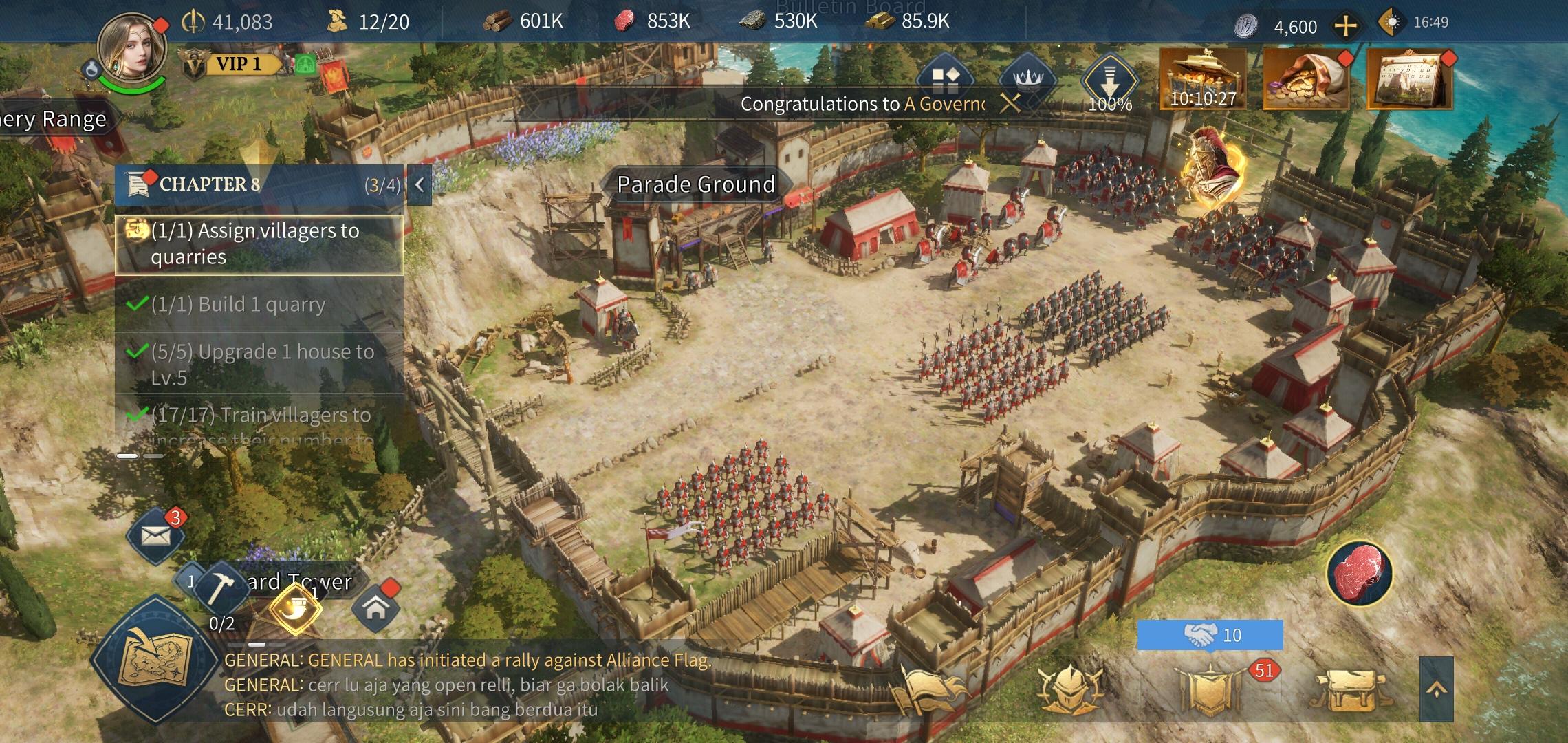1568x743 pixels.
Task: Toggle the bottom menu arrow
Action: click(1437, 690)
